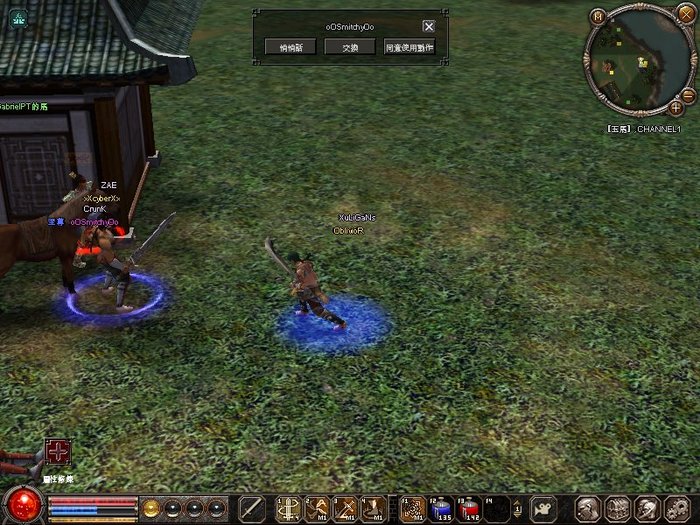The image size is (700, 525).
Task: Click the red orb at bottom-left corner
Action: (22, 506)
